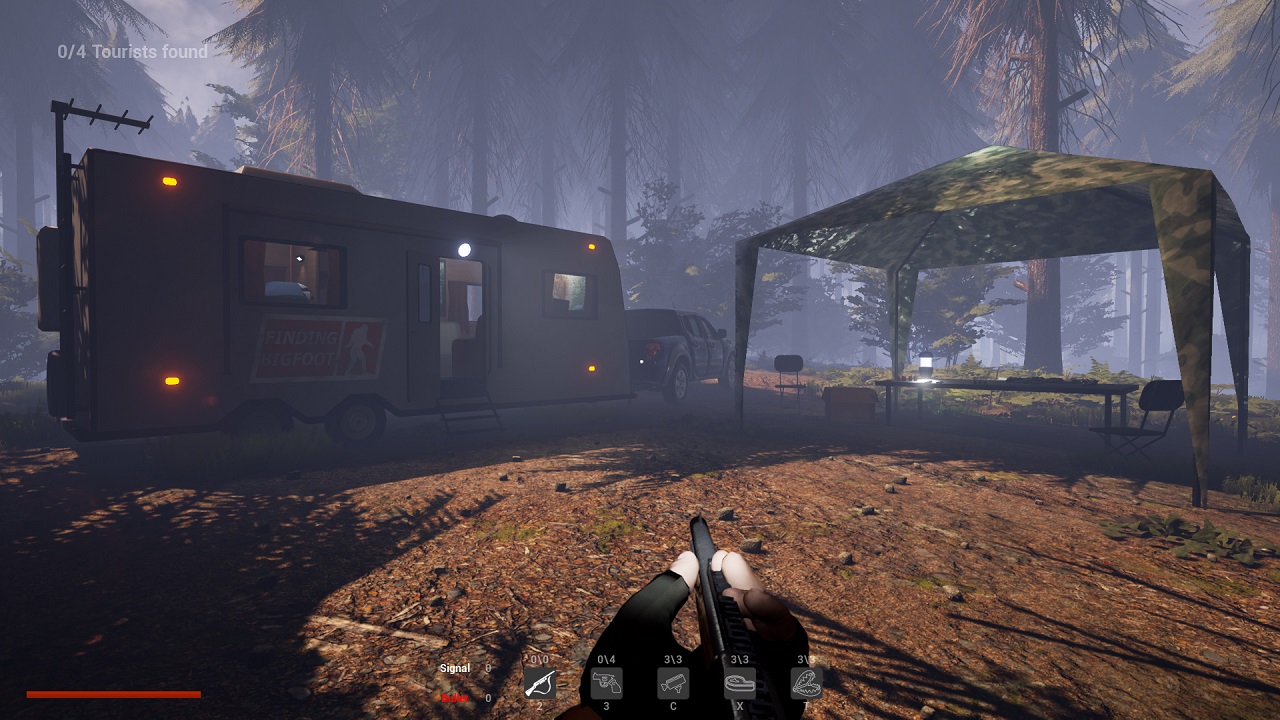Screen dimensions: 1280x720
Task: Switch to the revolver flare gun slot
Action: [x=606, y=683]
